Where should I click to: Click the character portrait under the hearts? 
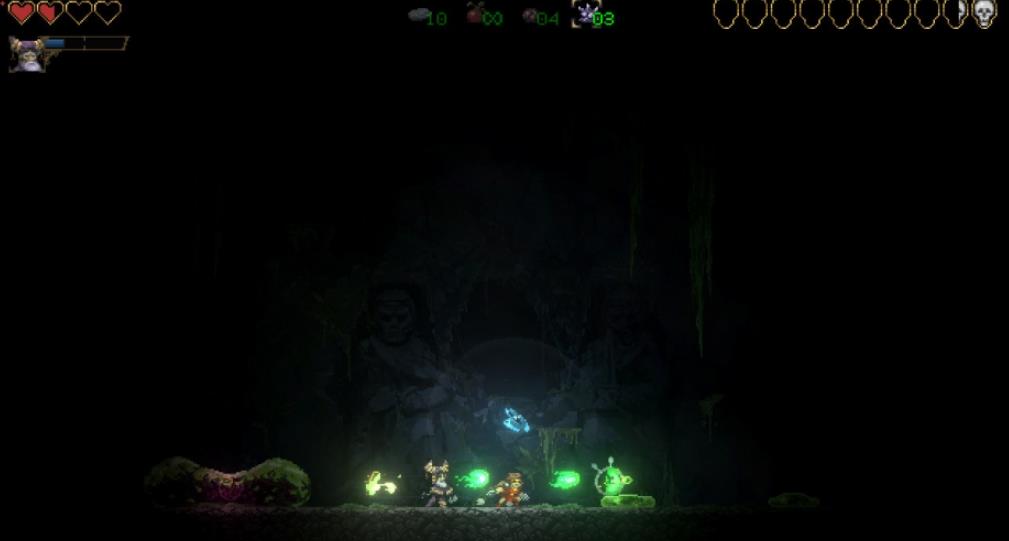tap(24, 52)
